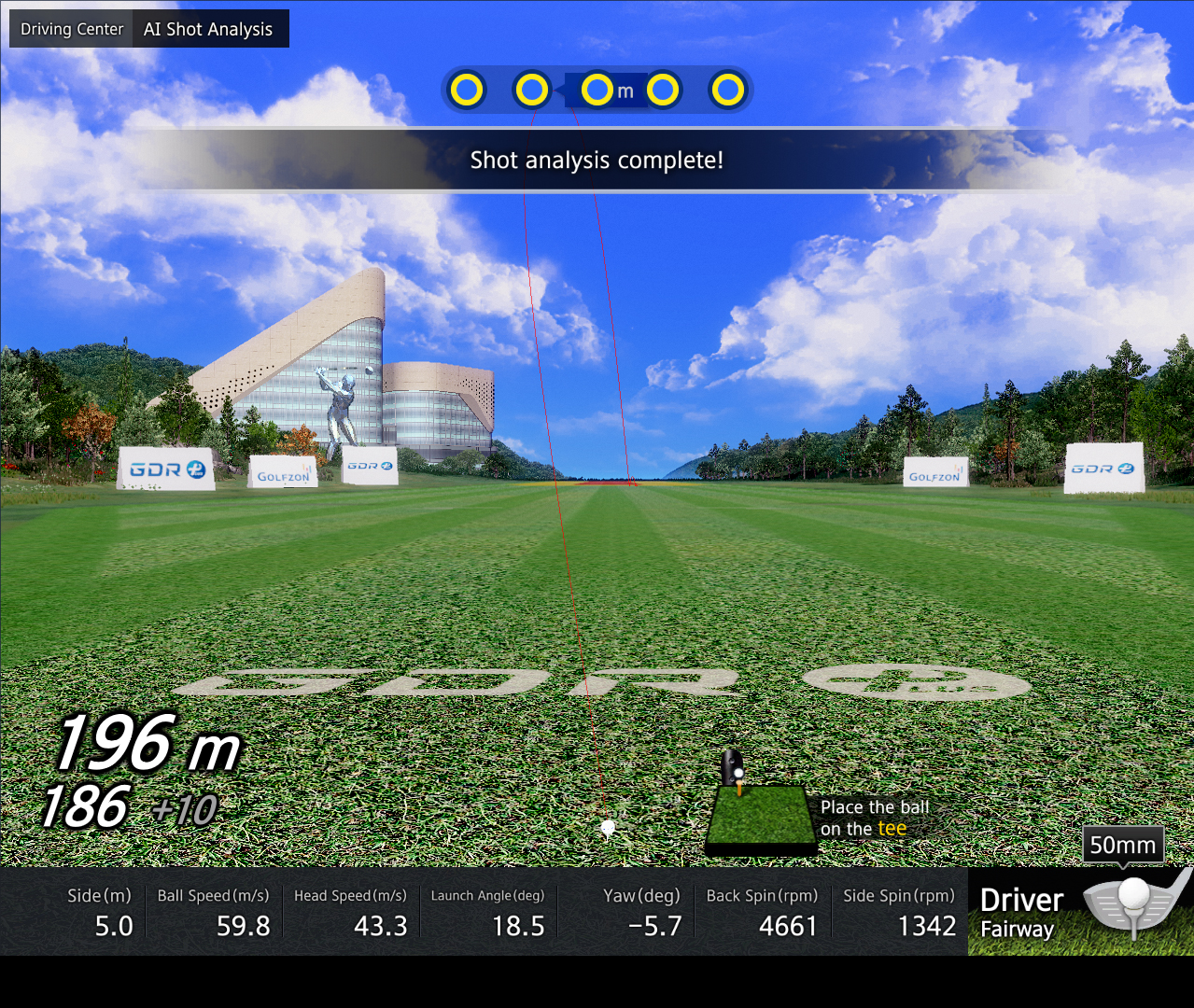
Task: Open the AI Shot Analysis tab
Action: [208, 29]
